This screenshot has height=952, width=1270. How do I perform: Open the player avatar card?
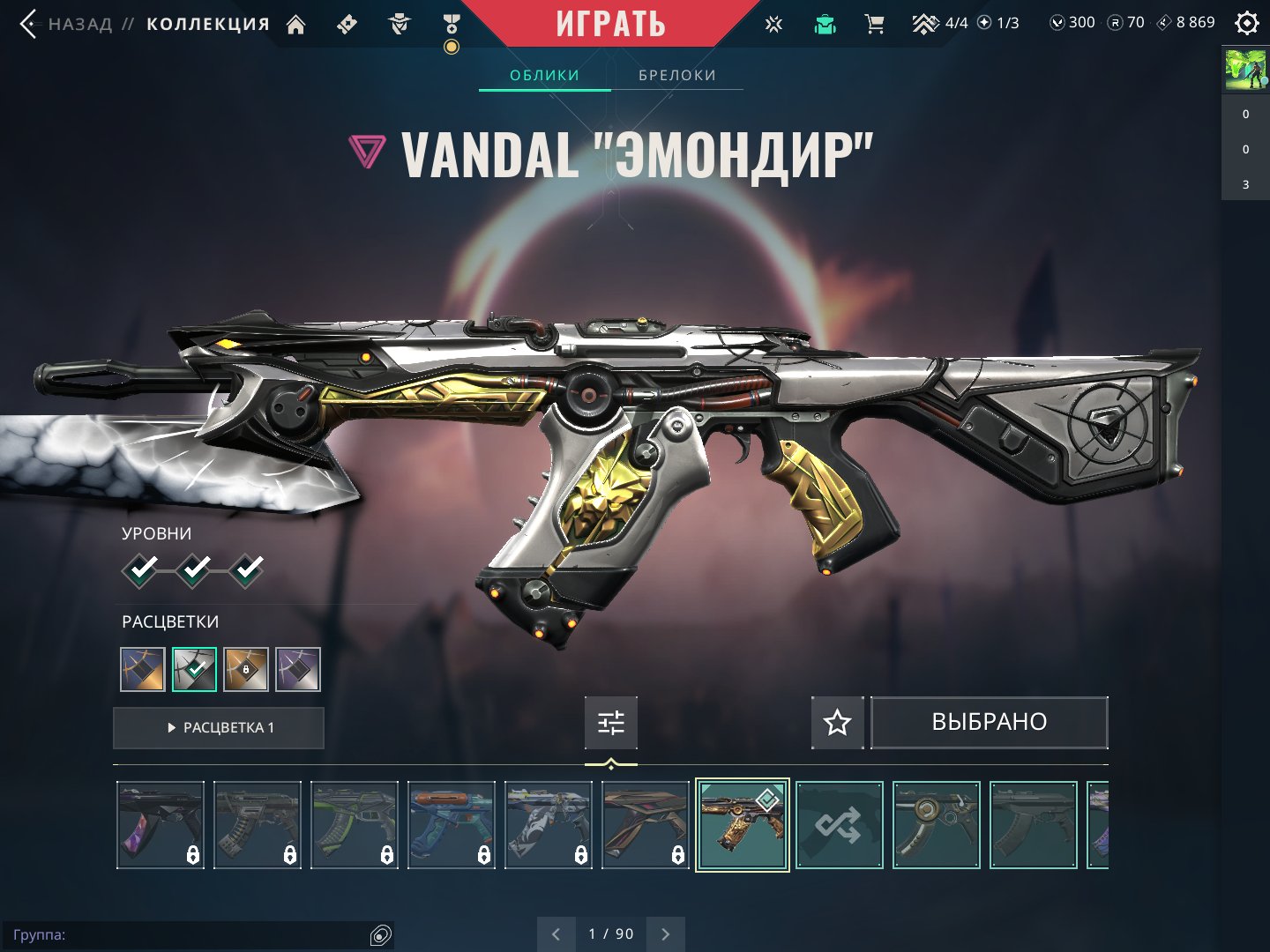[1245, 70]
